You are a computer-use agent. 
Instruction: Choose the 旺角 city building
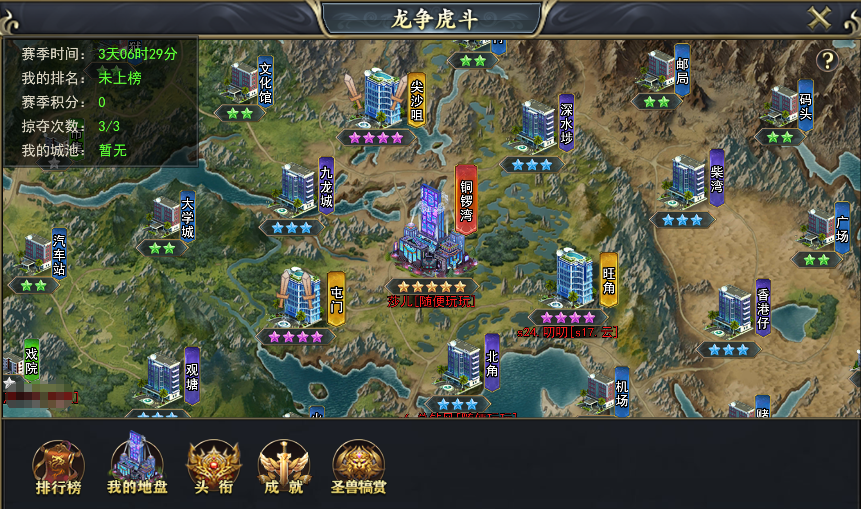(573, 277)
